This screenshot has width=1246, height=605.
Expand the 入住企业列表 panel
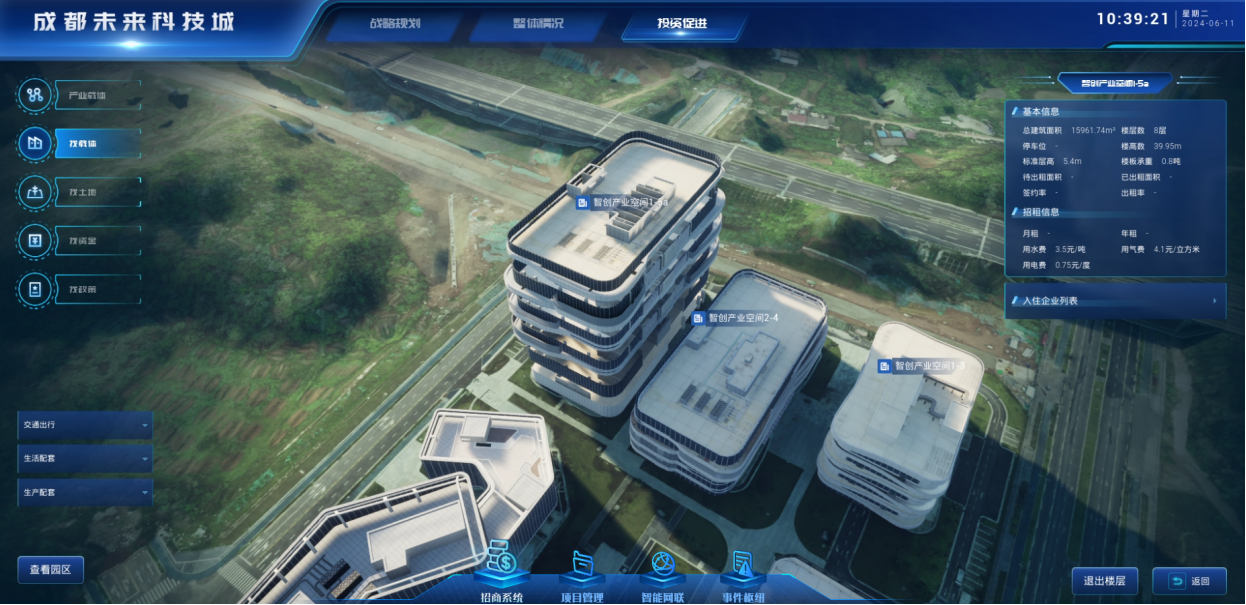pos(1115,300)
